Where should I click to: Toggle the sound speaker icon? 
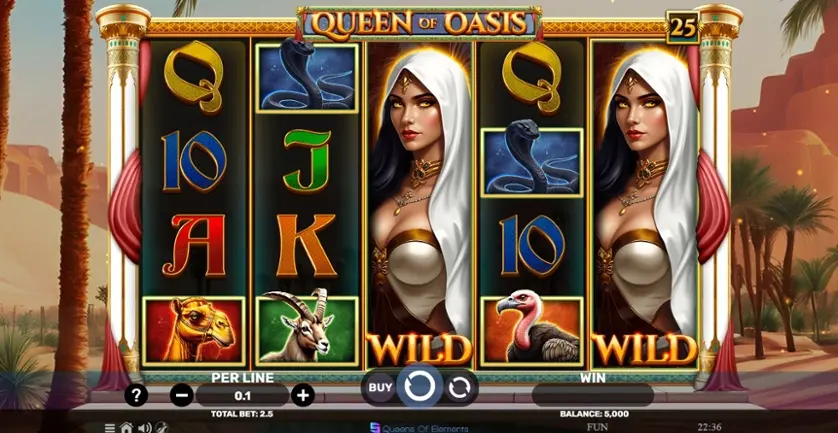pos(144,427)
